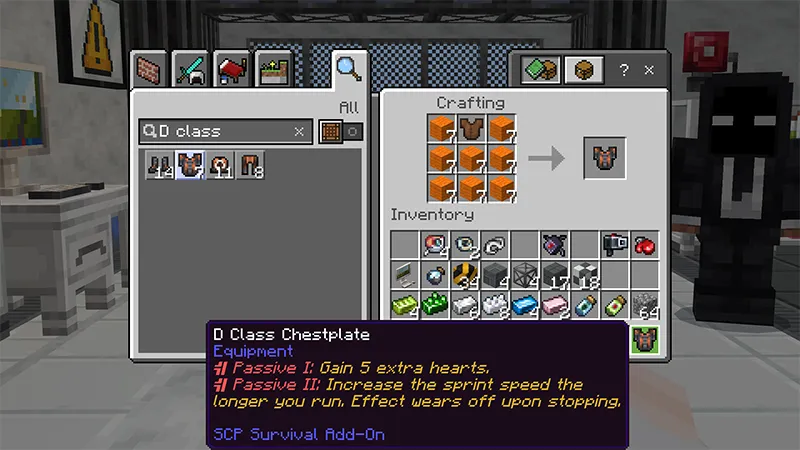Click the leather tunic in the crafting grid
Viewport: 800px width, 450px height.
(472, 128)
